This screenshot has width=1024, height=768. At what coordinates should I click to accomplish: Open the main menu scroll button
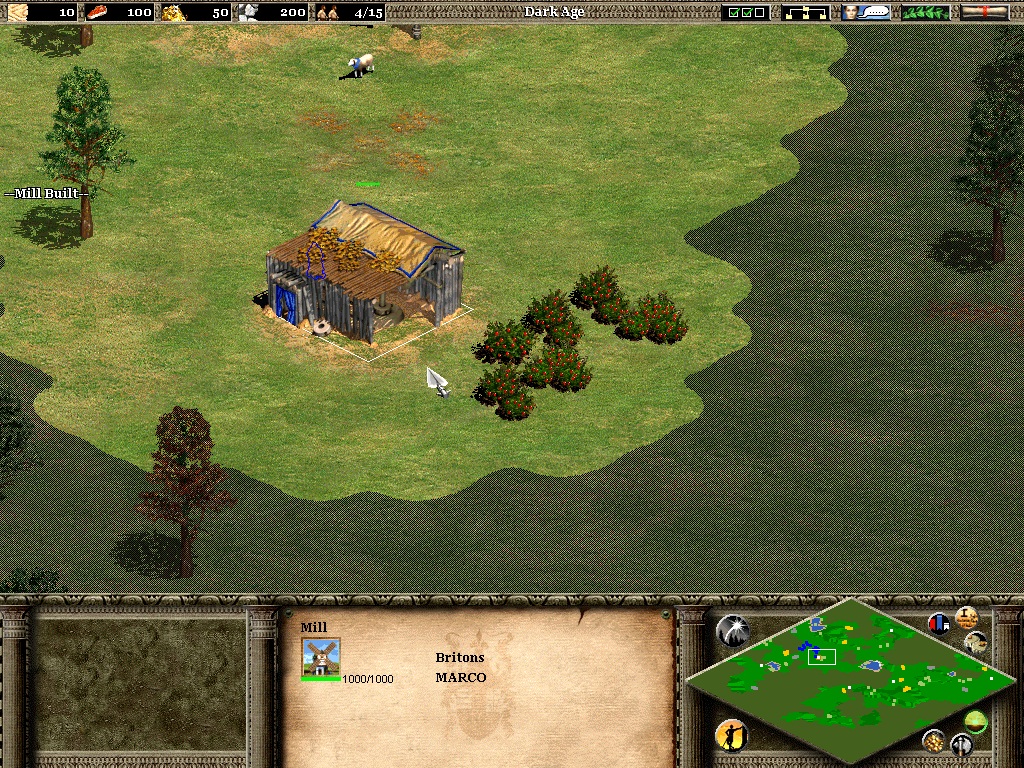(x=984, y=13)
